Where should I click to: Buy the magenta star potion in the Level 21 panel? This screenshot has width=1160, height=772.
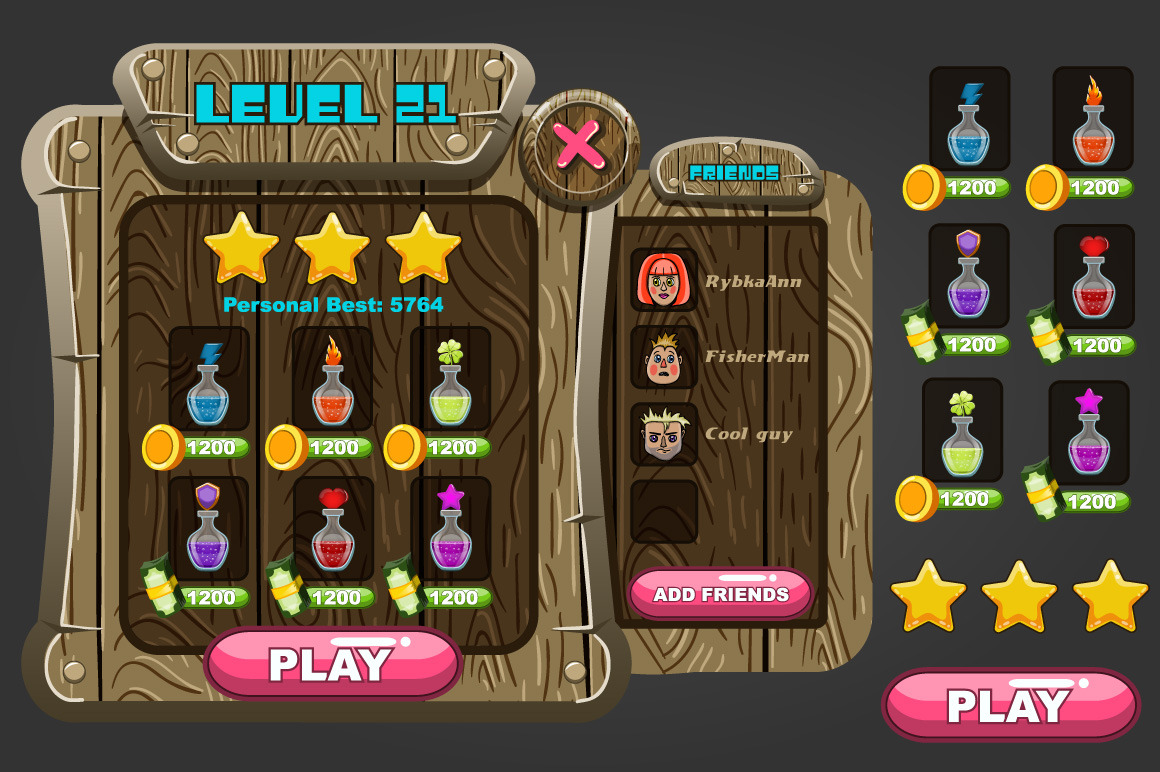coord(450,530)
